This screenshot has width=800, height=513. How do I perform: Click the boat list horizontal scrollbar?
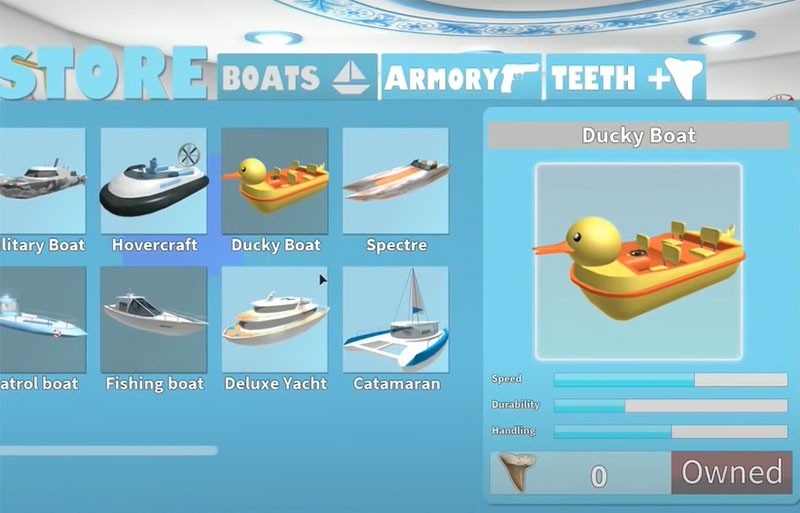click(x=108, y=451)
